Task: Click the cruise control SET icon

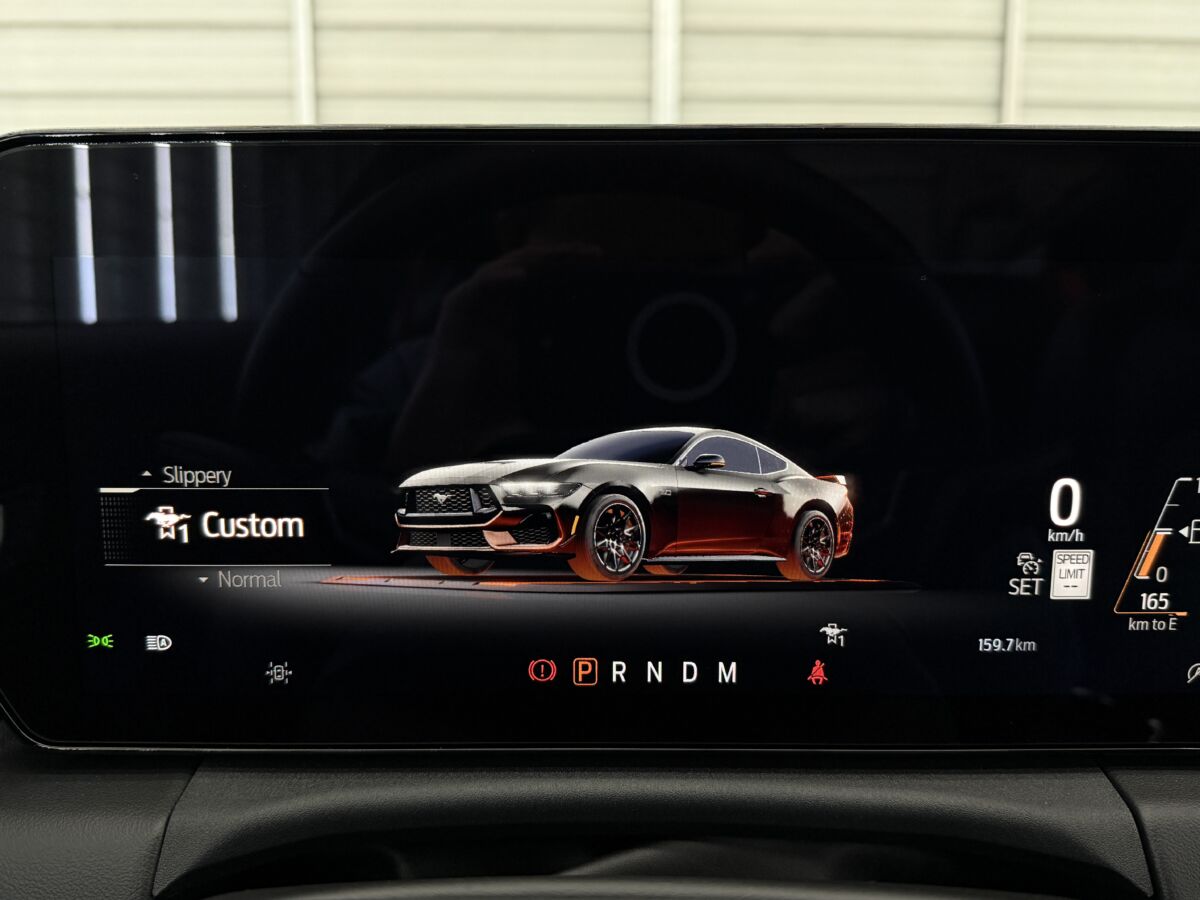Action: point(1027,575)
